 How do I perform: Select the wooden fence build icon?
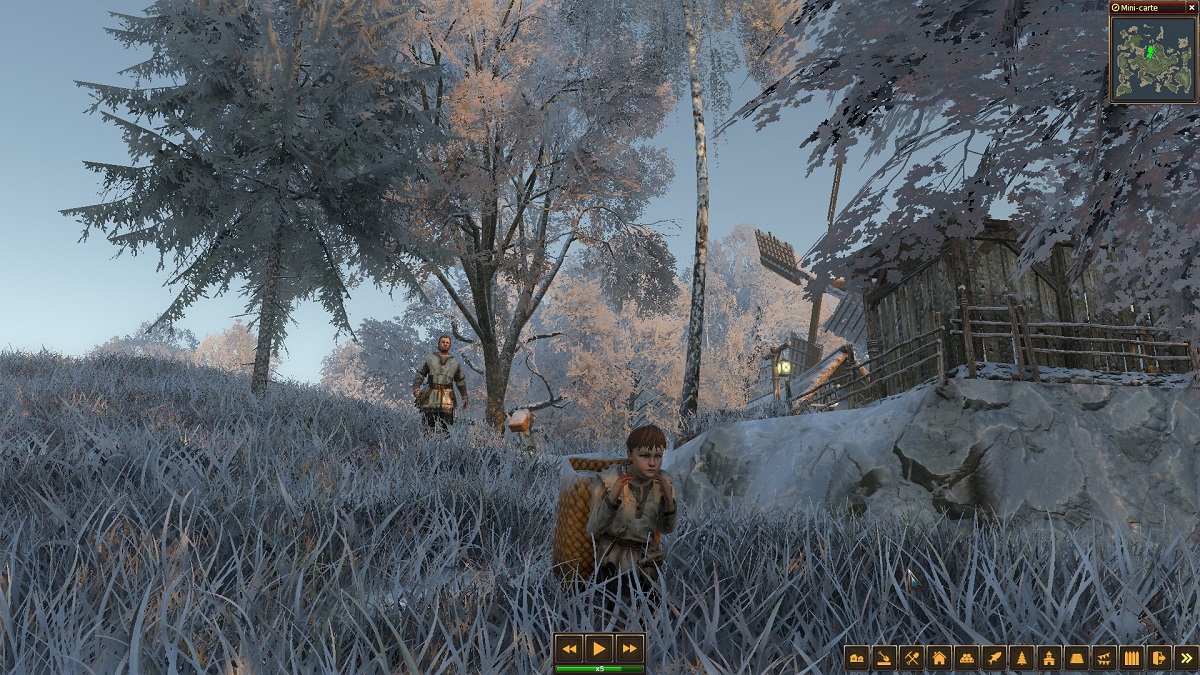(1131, 657)
